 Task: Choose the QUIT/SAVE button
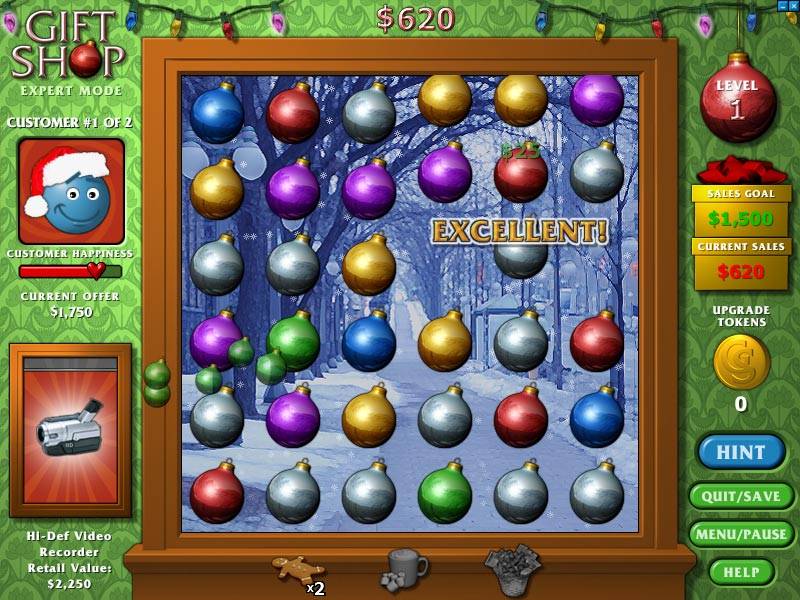click(741, 496)
